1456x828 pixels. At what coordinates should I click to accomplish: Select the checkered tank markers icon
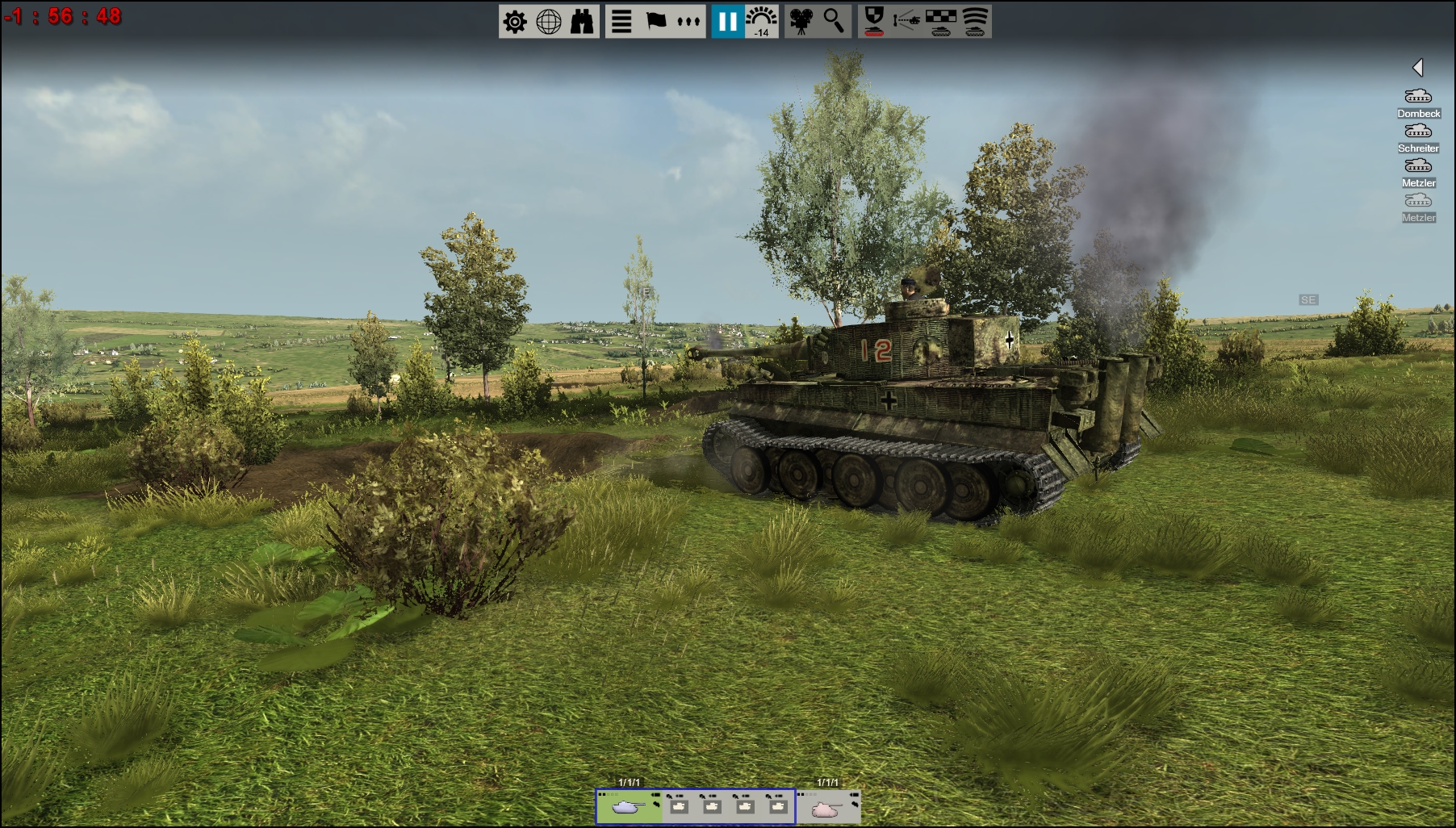[941, 22]
